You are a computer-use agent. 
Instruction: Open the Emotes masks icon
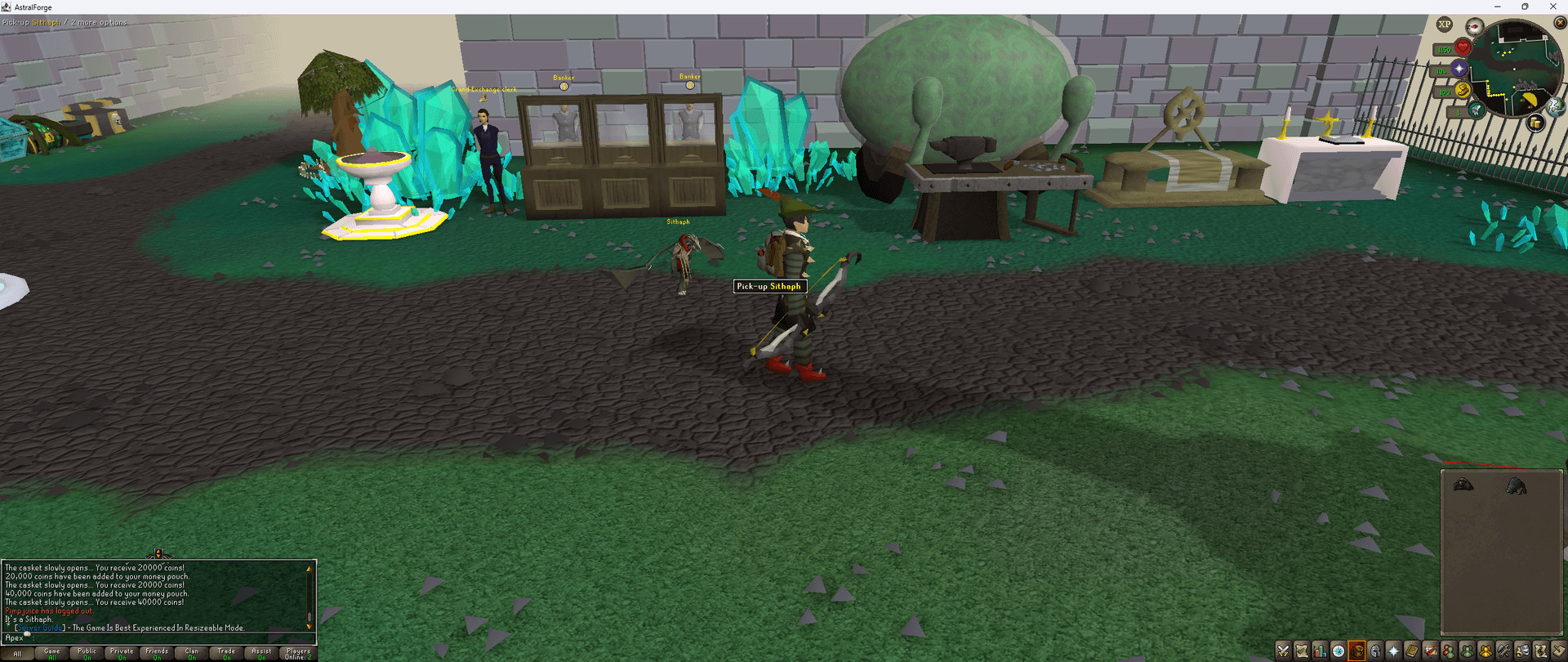[1522, 652]
